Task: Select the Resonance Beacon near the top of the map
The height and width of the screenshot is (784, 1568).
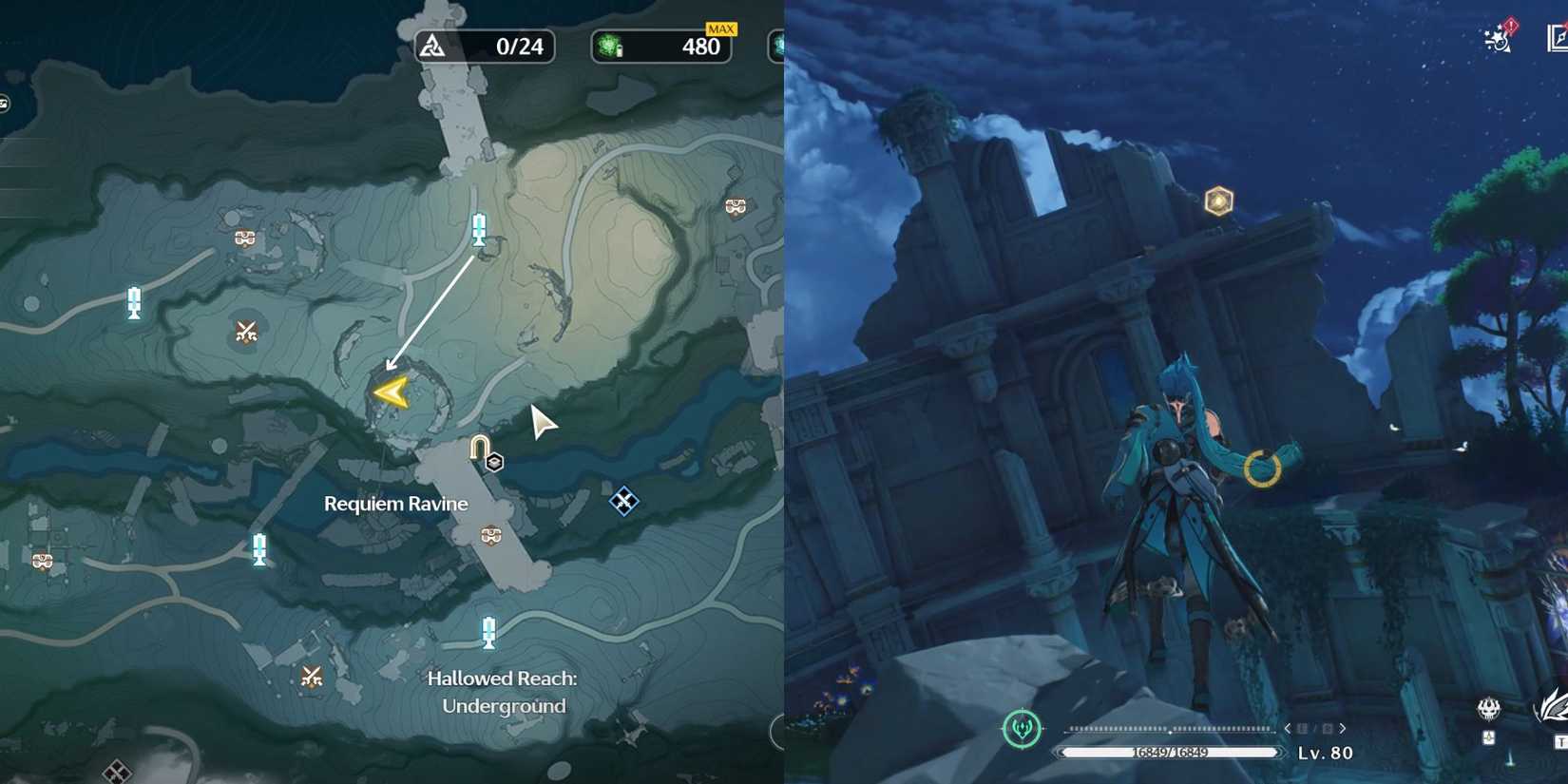Action: pos(478,228)
